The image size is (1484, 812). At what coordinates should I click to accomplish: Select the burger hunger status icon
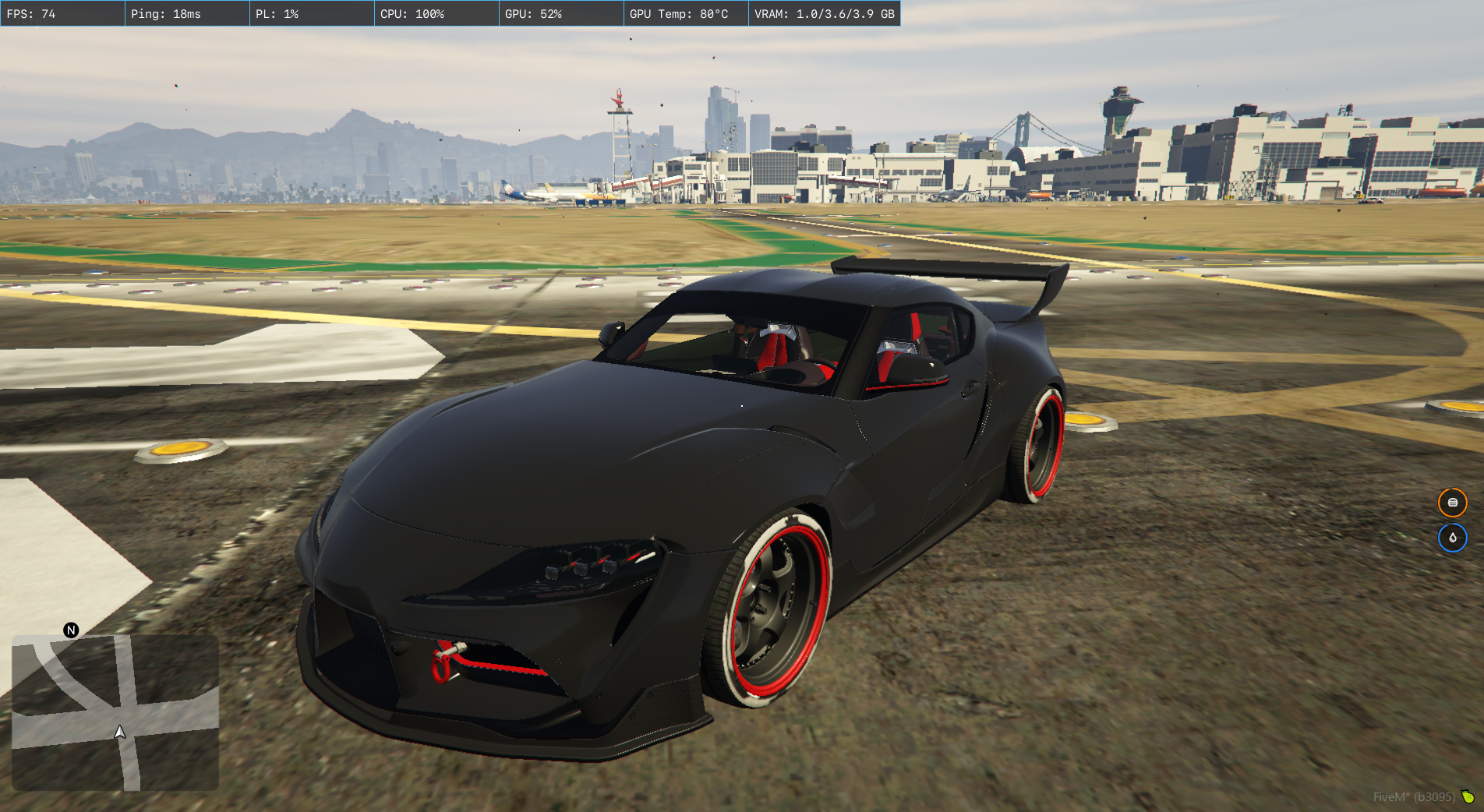[1452, 503]
